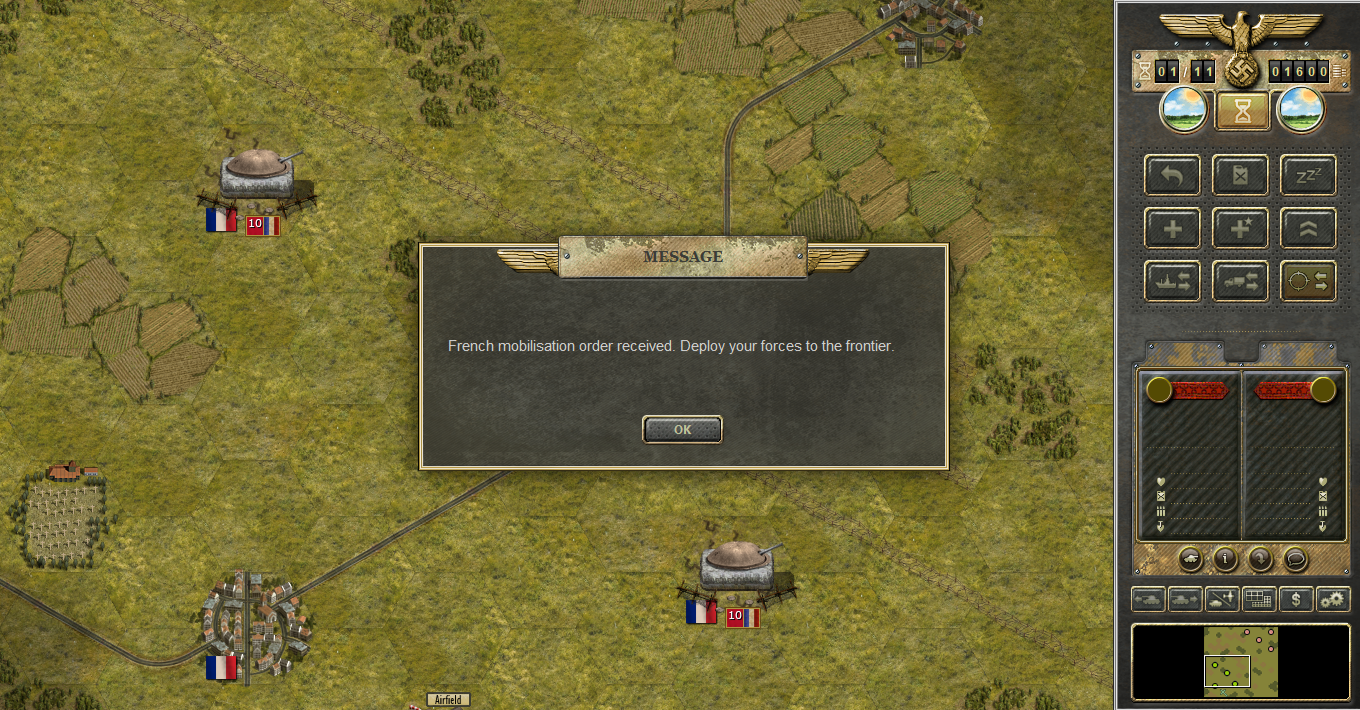
Task: Click the minimap to move the view
Action: [1241, 662]
